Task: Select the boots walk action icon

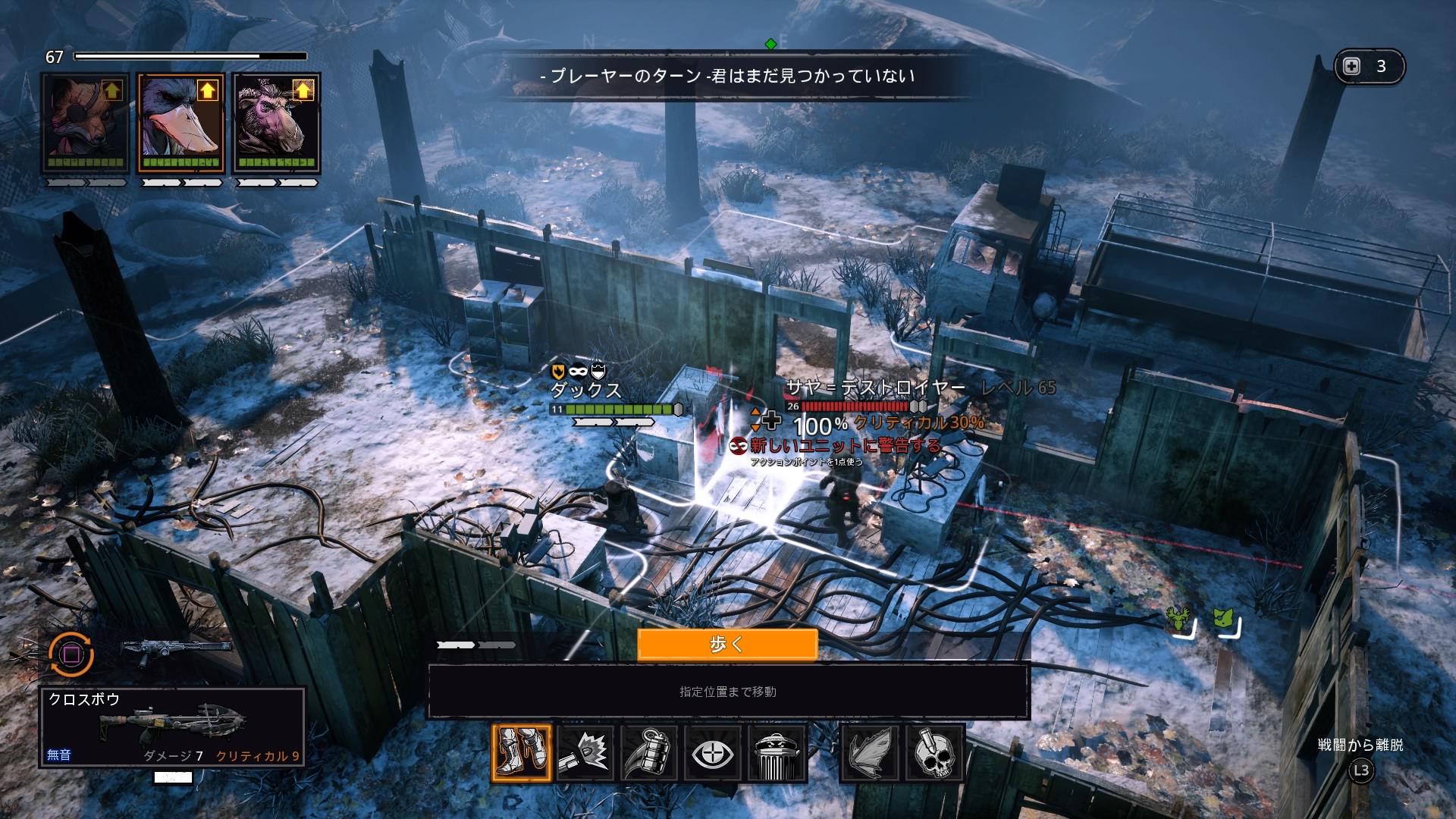Action: (x=521, y=753)
